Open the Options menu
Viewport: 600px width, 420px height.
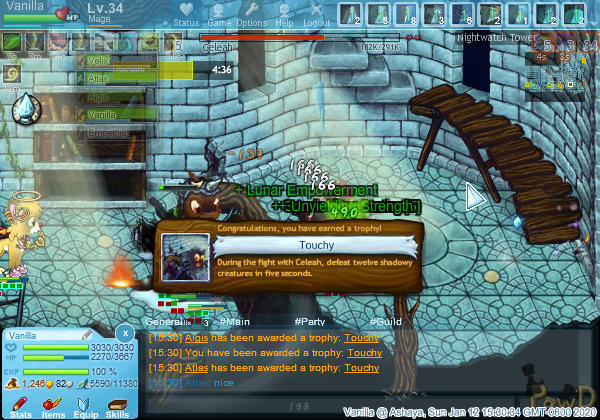[251, 14]
